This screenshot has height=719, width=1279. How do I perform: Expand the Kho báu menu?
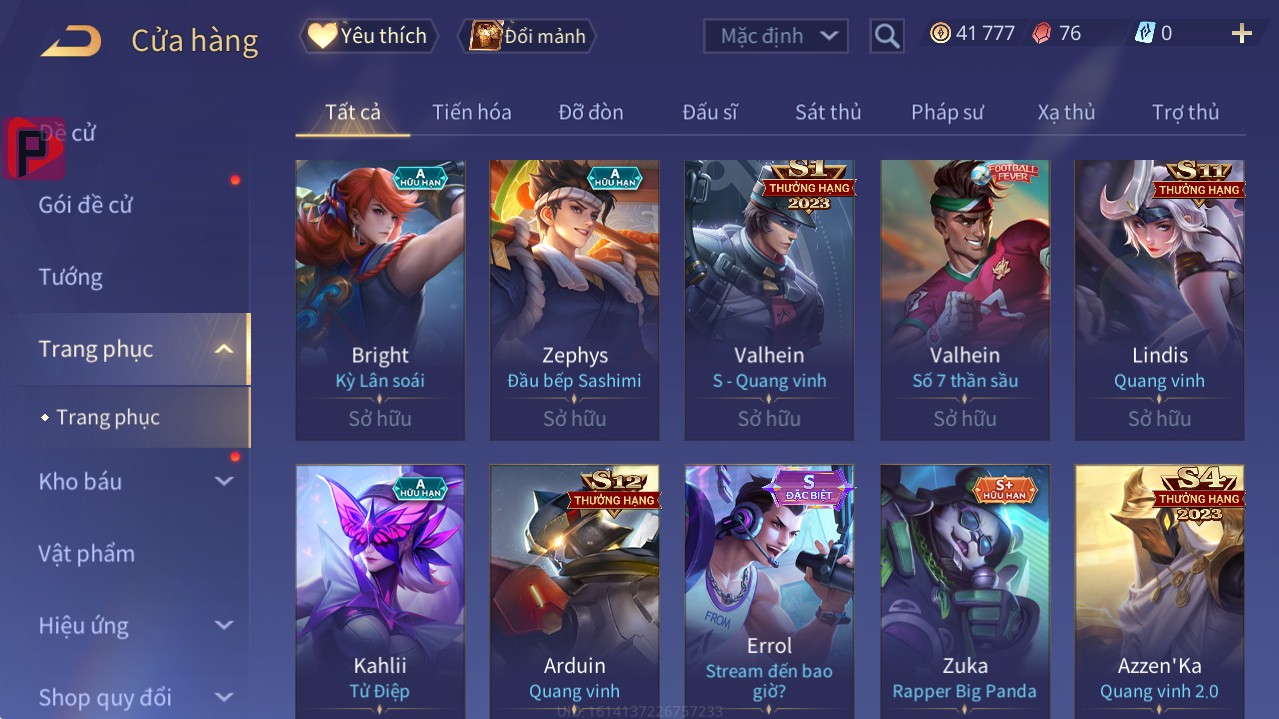click(x=80, y=481)
